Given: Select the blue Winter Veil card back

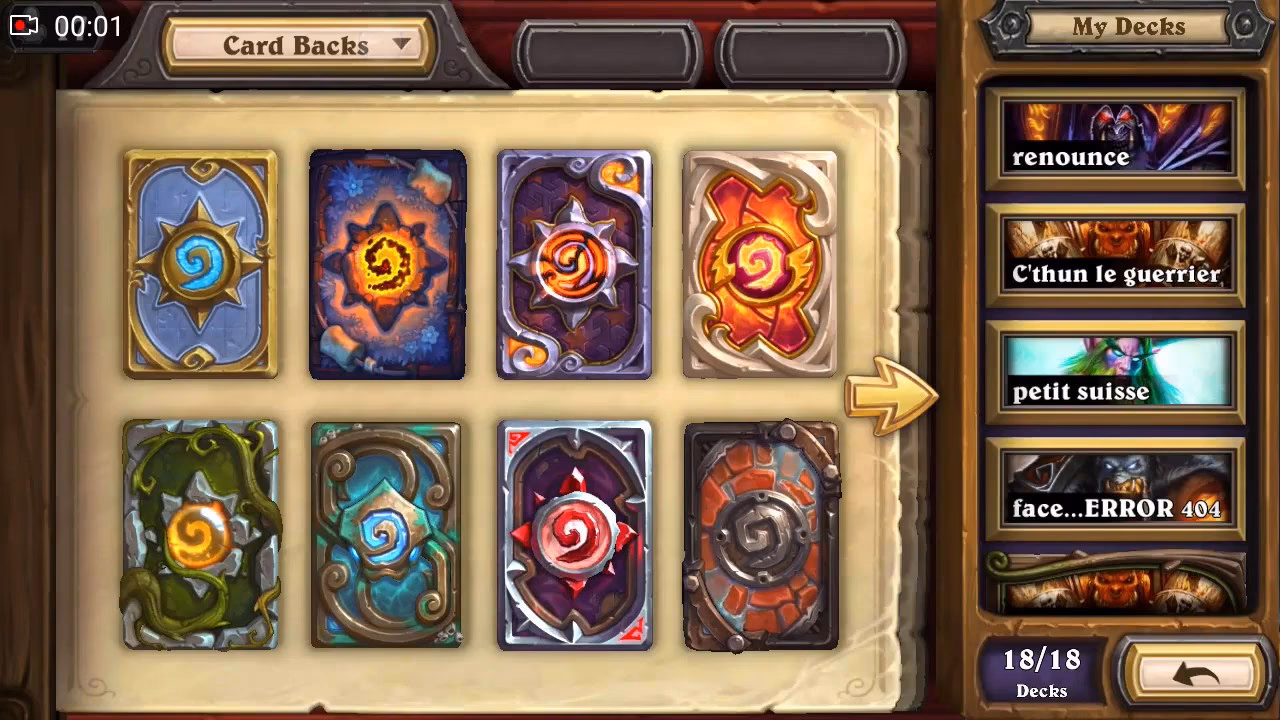Looking at the screenshot, I should point(387,265).
